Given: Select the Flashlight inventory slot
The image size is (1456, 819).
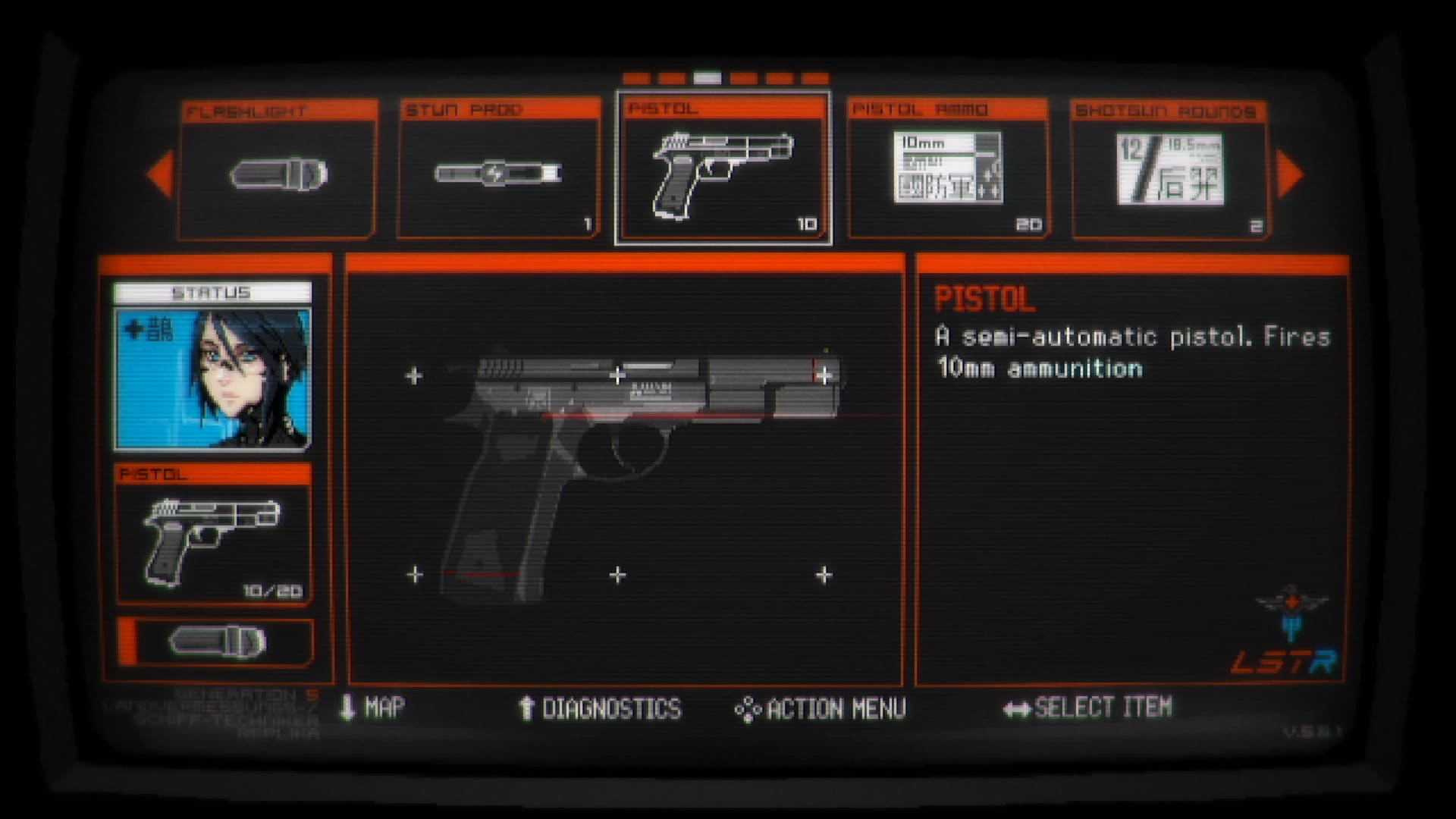Looking at the screenshot, I should [278, 171].
